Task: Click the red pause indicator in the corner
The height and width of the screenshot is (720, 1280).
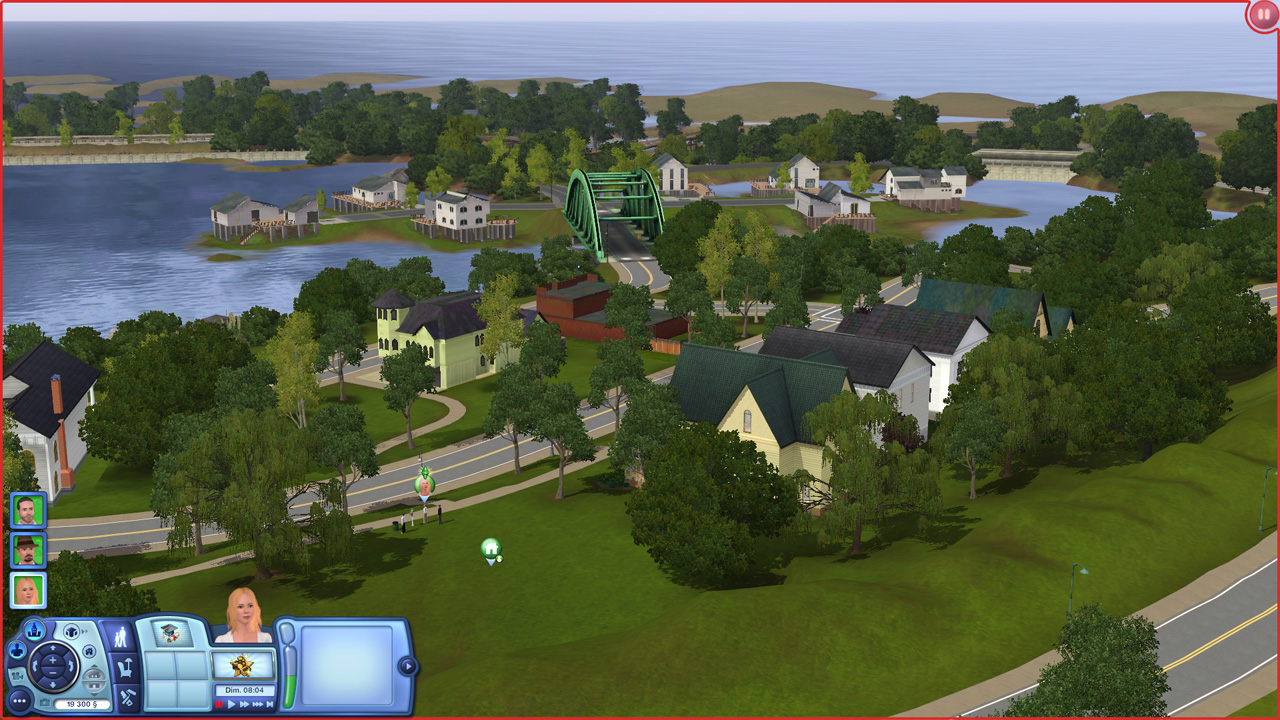Action: pos(1263,16)
